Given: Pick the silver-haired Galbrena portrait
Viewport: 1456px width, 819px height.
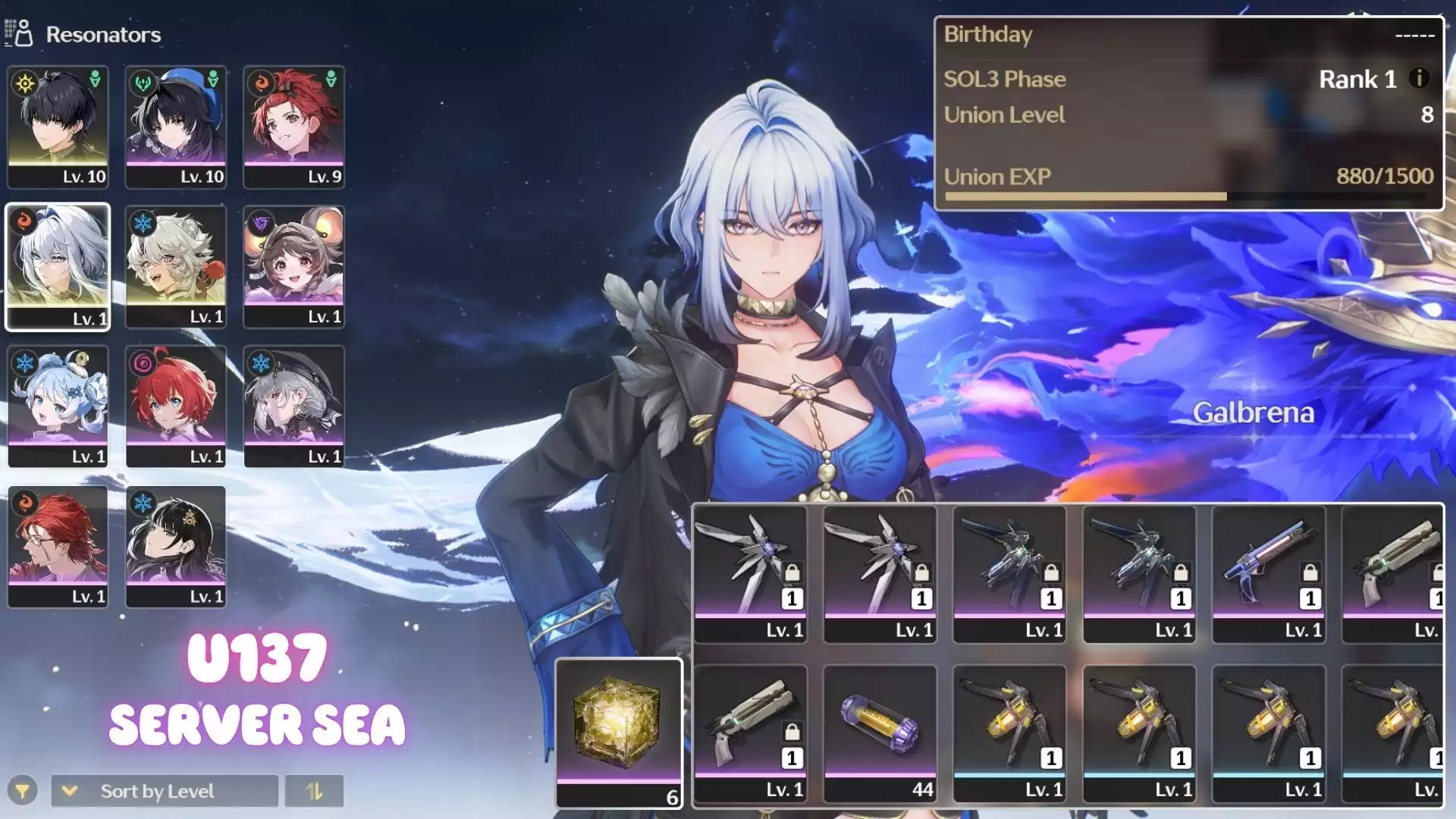Looking at the screenshot, I should pyautogui.click(x=58, y=266).
